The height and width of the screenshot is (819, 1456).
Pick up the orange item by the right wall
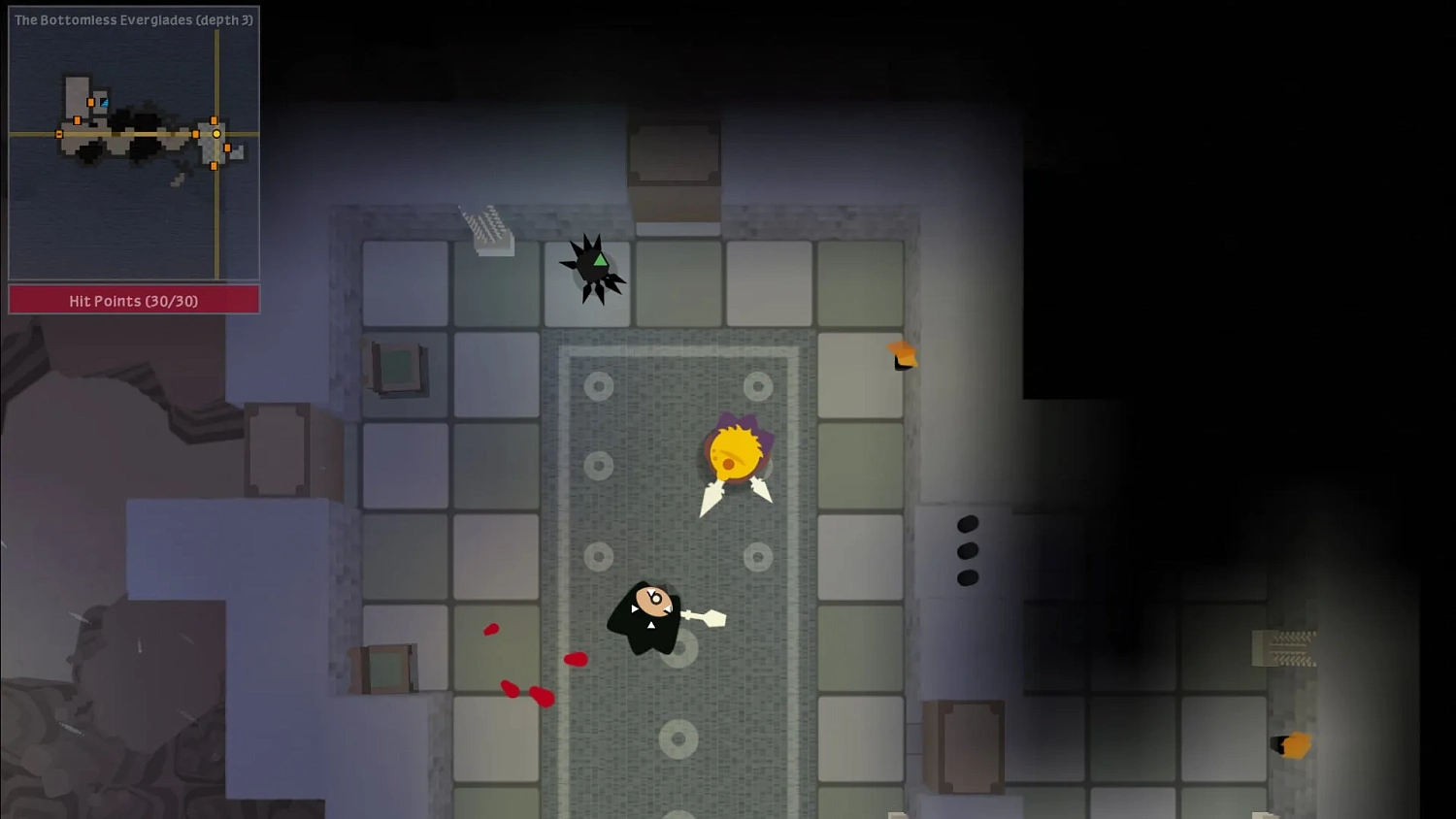pos(900,354)
